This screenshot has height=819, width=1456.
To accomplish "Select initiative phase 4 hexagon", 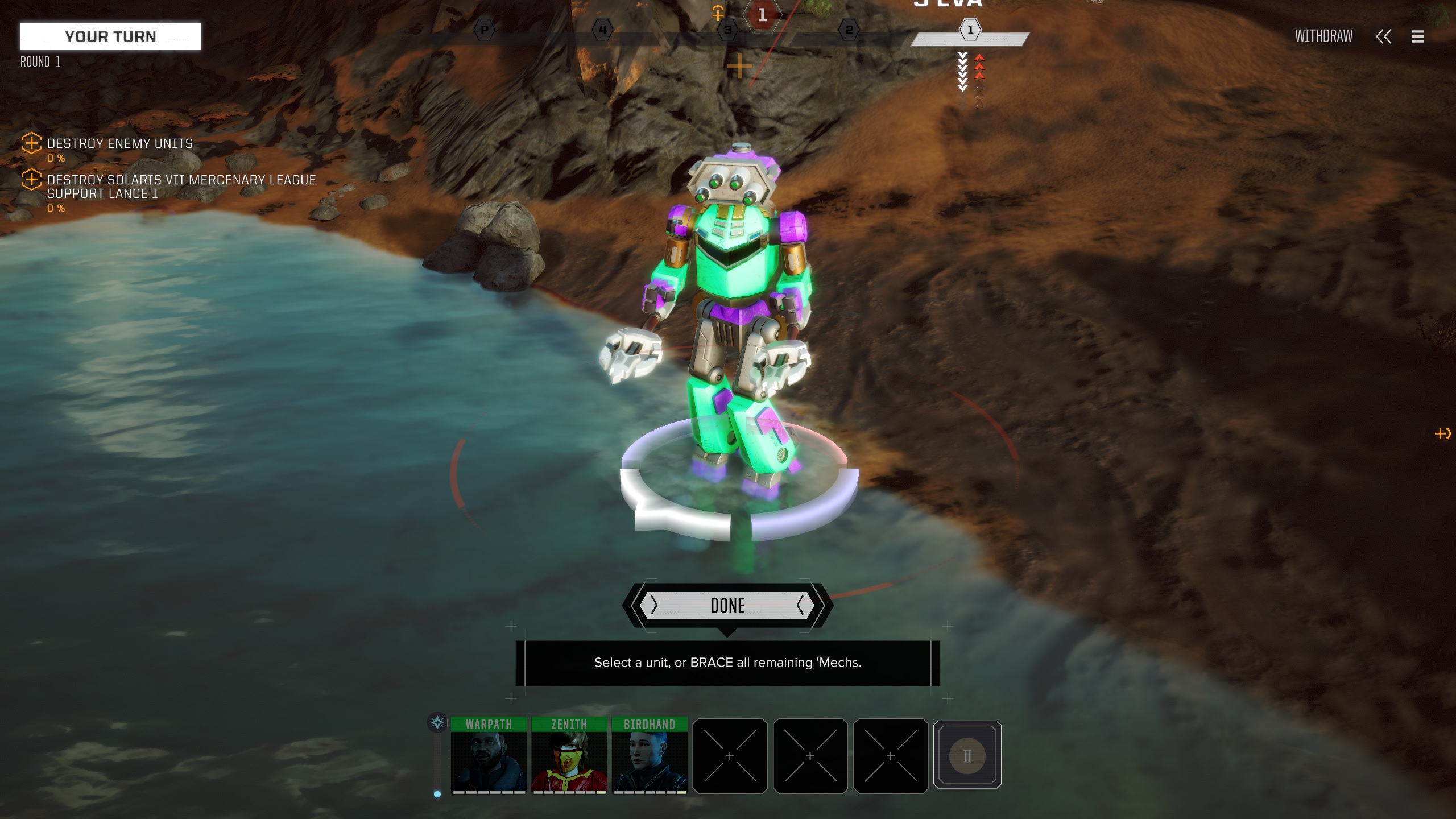I will (x=602, y=30).
